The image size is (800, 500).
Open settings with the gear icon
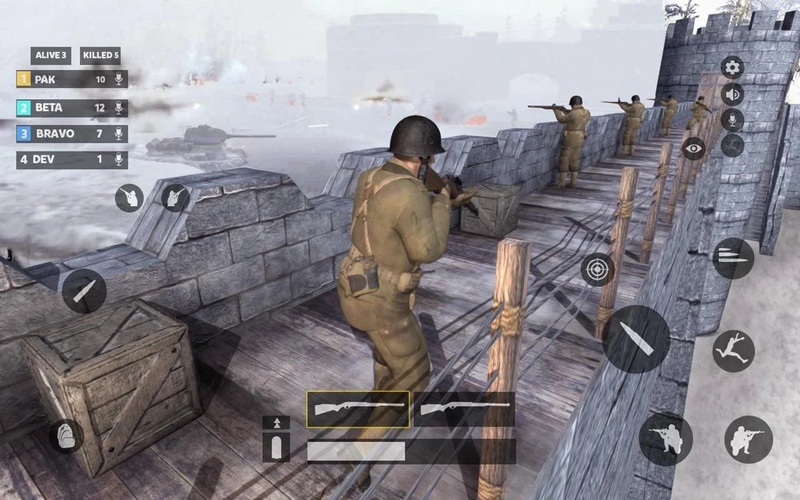point(733,68)
